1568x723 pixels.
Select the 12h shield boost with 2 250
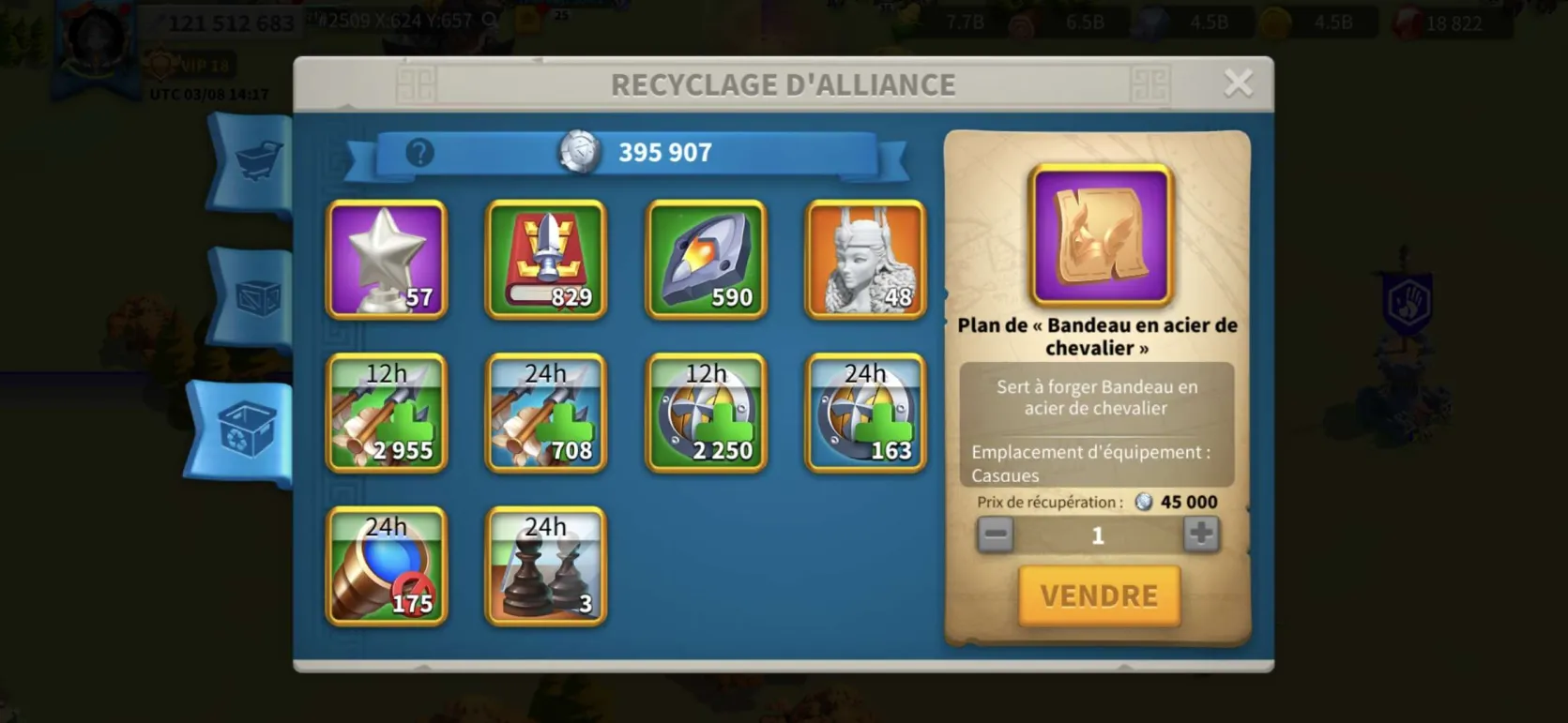pyautogui.click(x=706, y=413)
